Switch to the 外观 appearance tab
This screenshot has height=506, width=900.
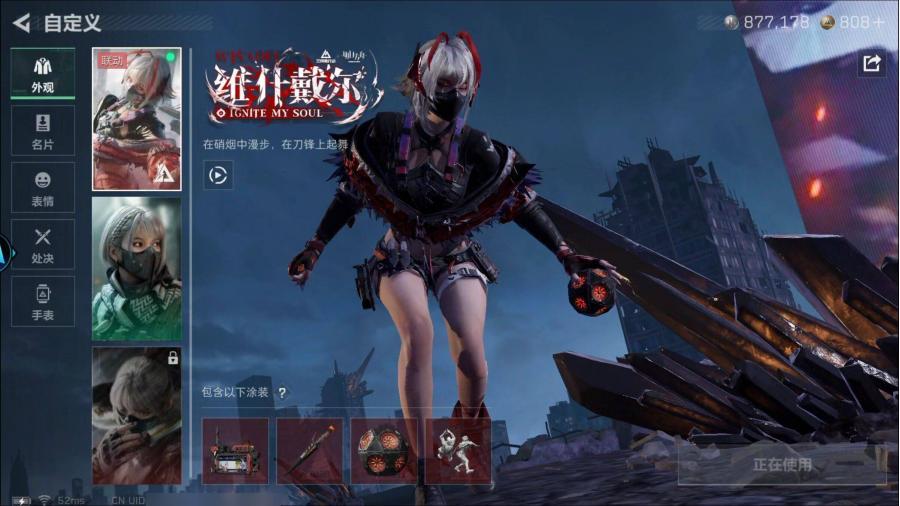click(x=42, y=73)
